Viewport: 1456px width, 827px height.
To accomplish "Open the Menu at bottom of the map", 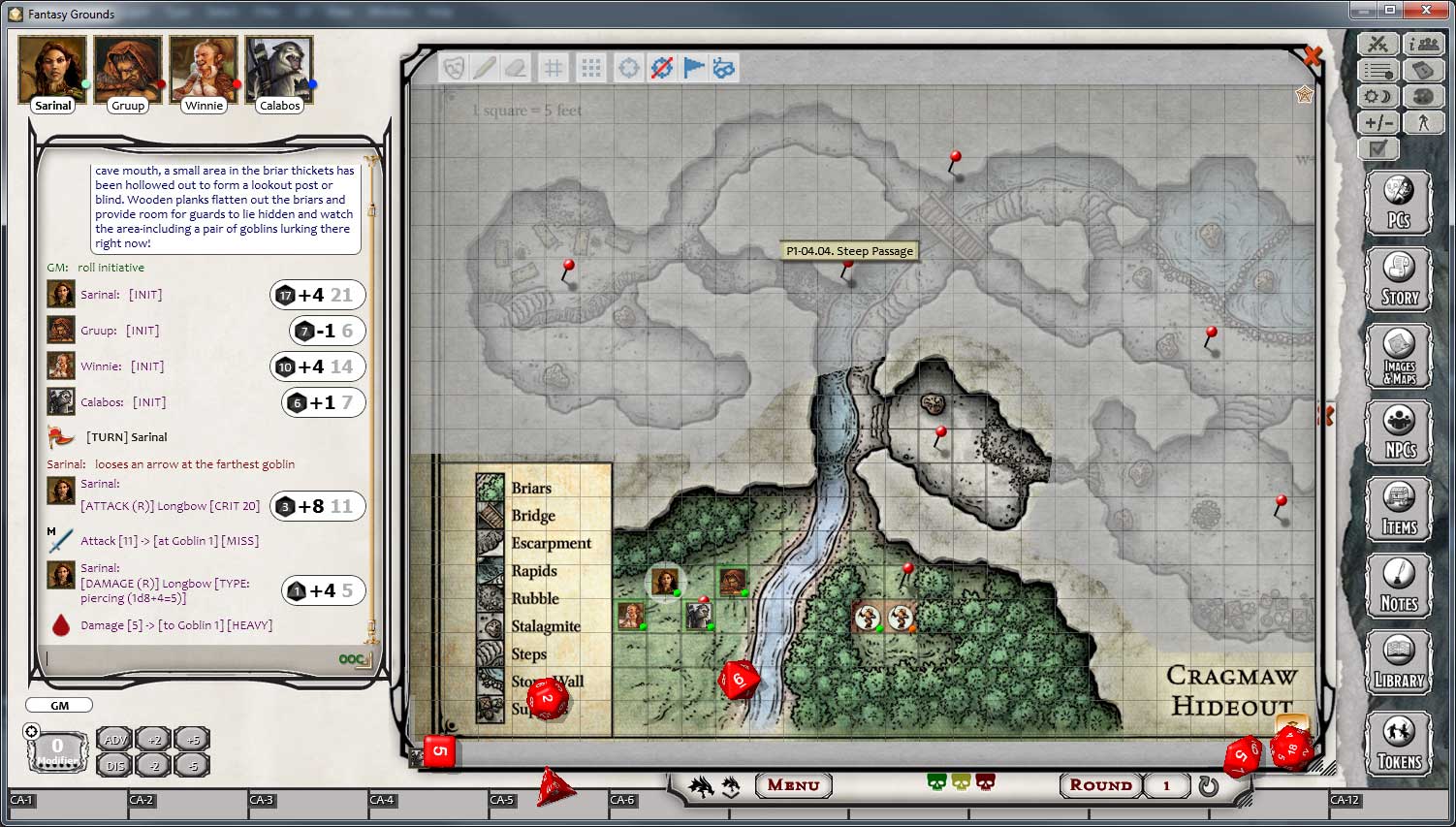I will pos(793,785).
